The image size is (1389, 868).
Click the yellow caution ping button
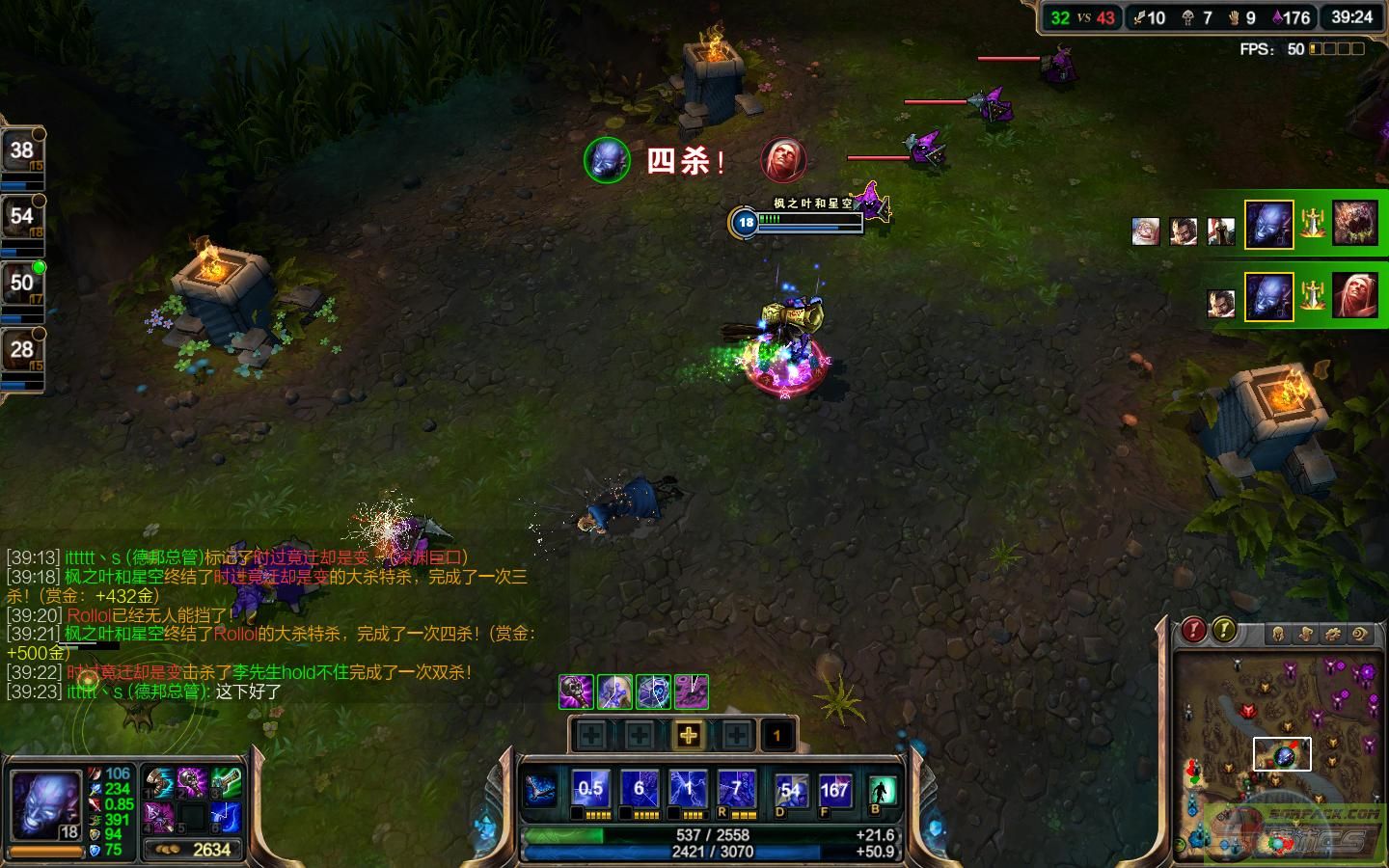tap(1223, 631)
